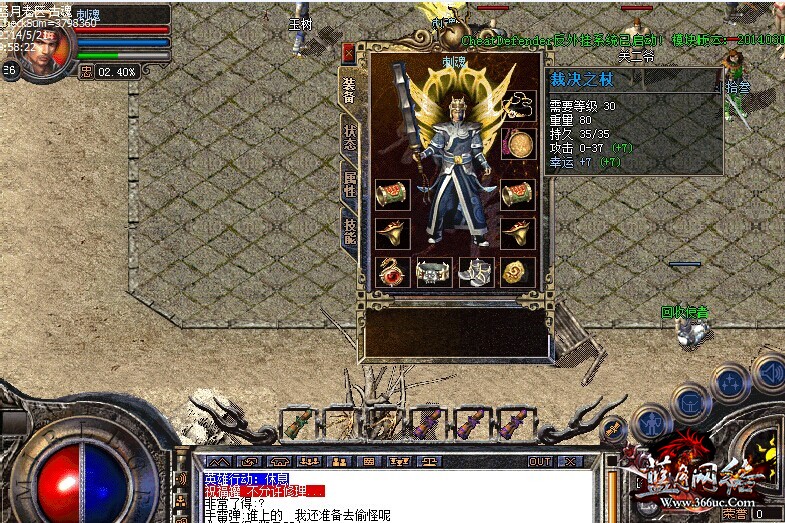Click the player portrait in the corner

(x=47, y=44)
